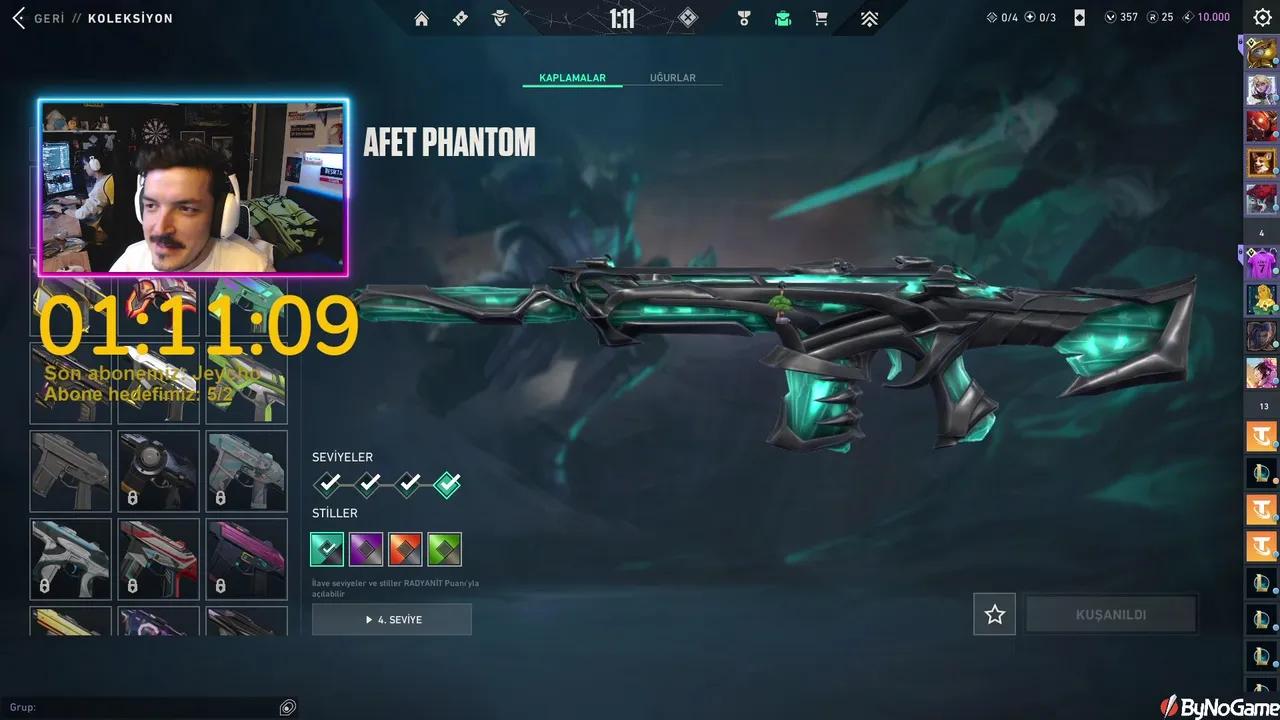Click the chat expander next to Grup field
This screenshot has height=720, width=1280.
(287, 707)
